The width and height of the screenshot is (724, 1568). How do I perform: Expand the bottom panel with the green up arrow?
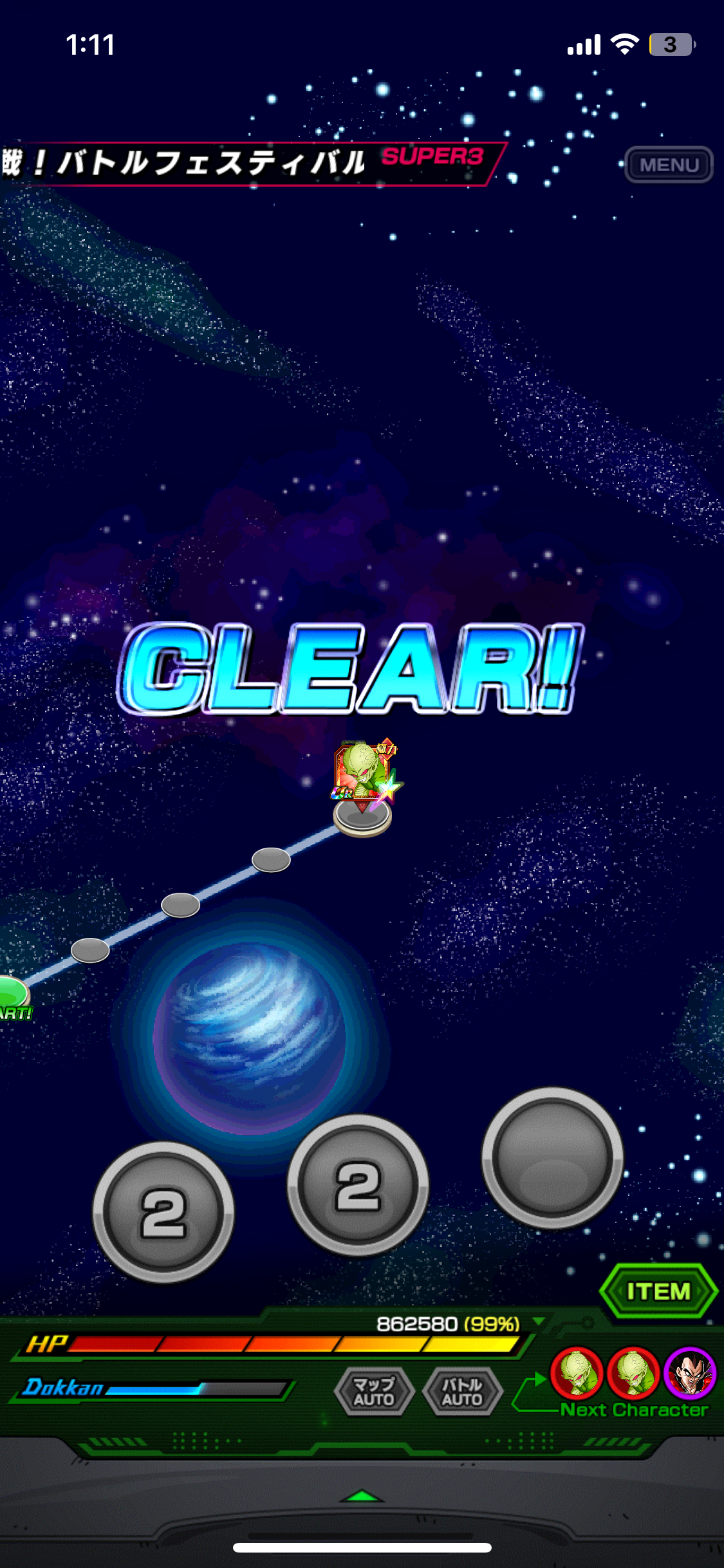[362, 1496]
